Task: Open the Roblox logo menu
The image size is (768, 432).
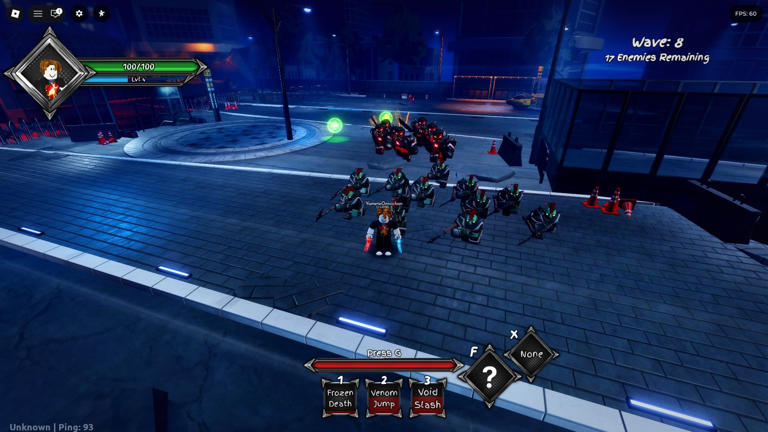Action: click(x=15, y=14)
